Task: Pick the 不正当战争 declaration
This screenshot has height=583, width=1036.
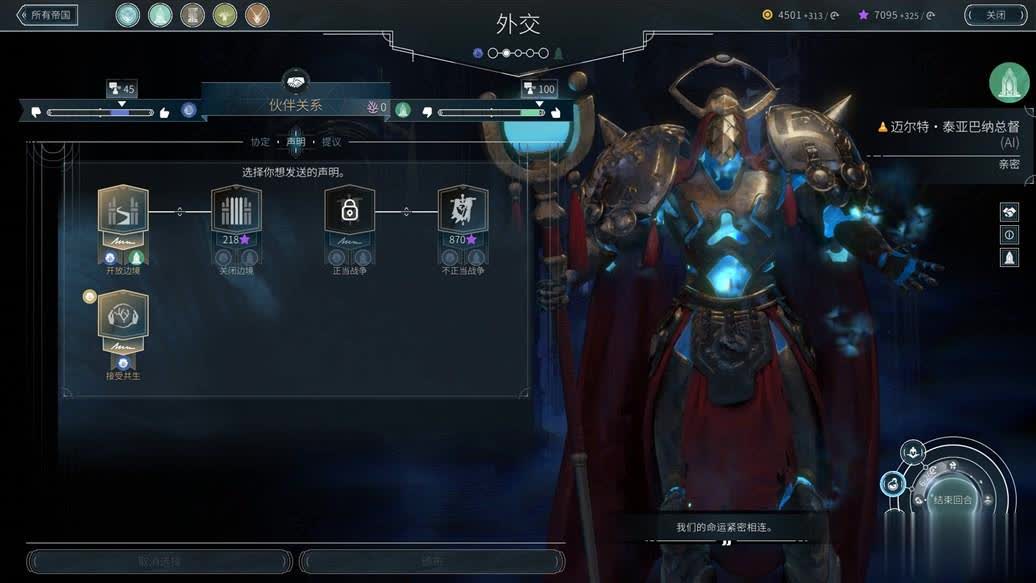Action: [x=462, y=211]
